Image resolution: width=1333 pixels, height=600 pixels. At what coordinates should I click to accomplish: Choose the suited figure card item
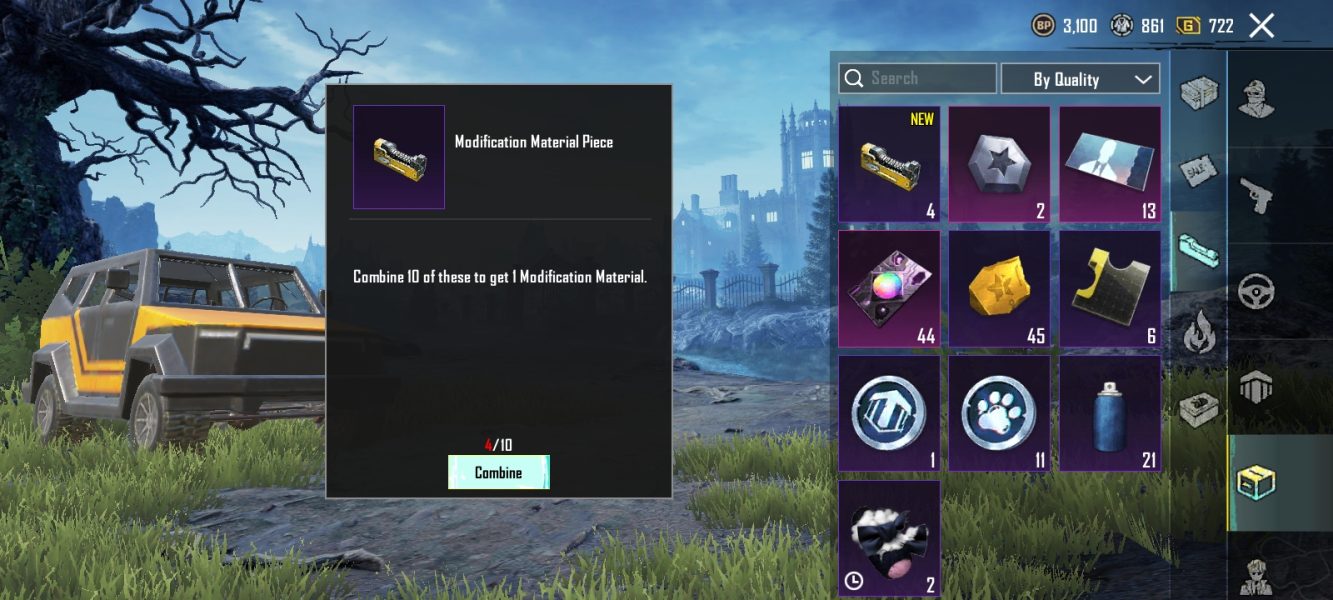pyautogui.click(x=1110, y=164)
